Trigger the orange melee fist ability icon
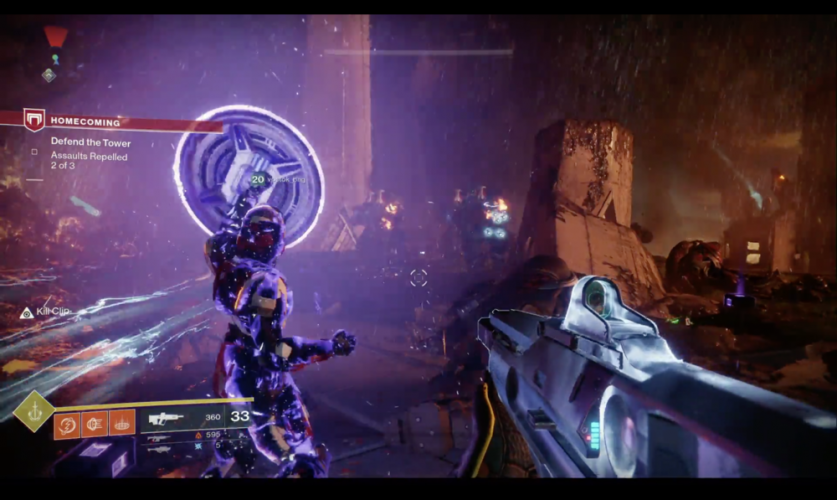 click(95, 424)
